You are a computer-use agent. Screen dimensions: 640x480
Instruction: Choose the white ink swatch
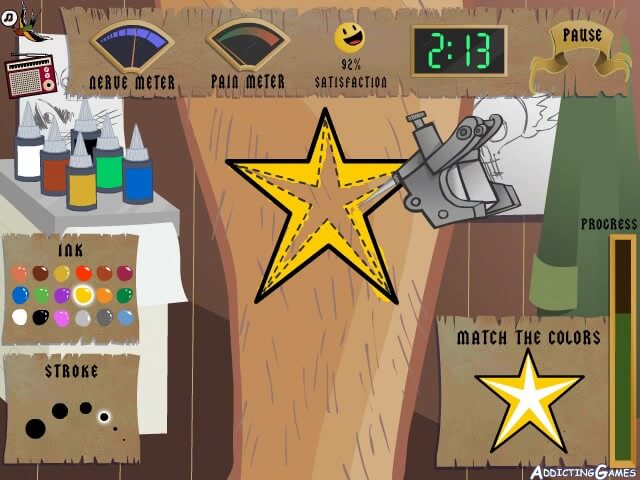coord(20,317)
